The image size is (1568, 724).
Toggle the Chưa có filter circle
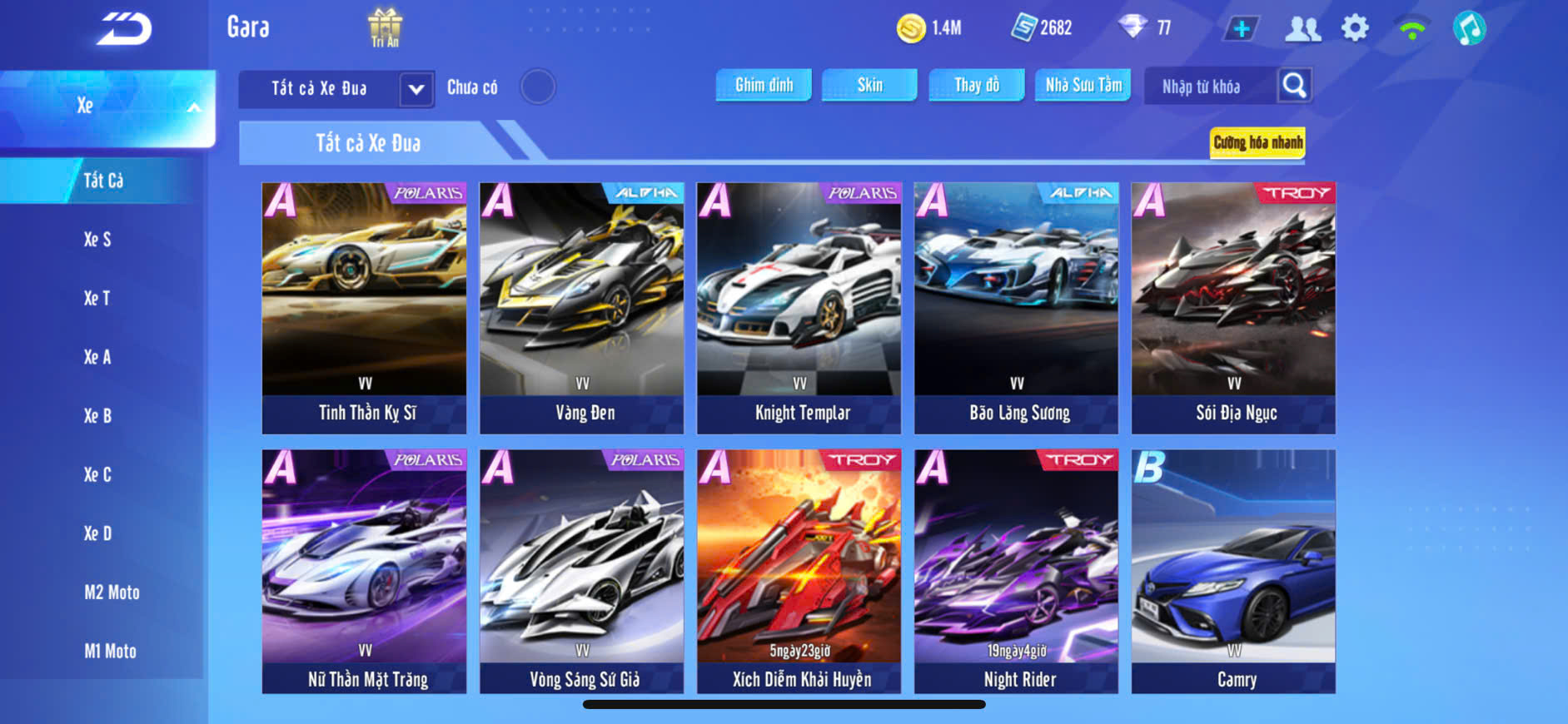(x=538, y=87)
